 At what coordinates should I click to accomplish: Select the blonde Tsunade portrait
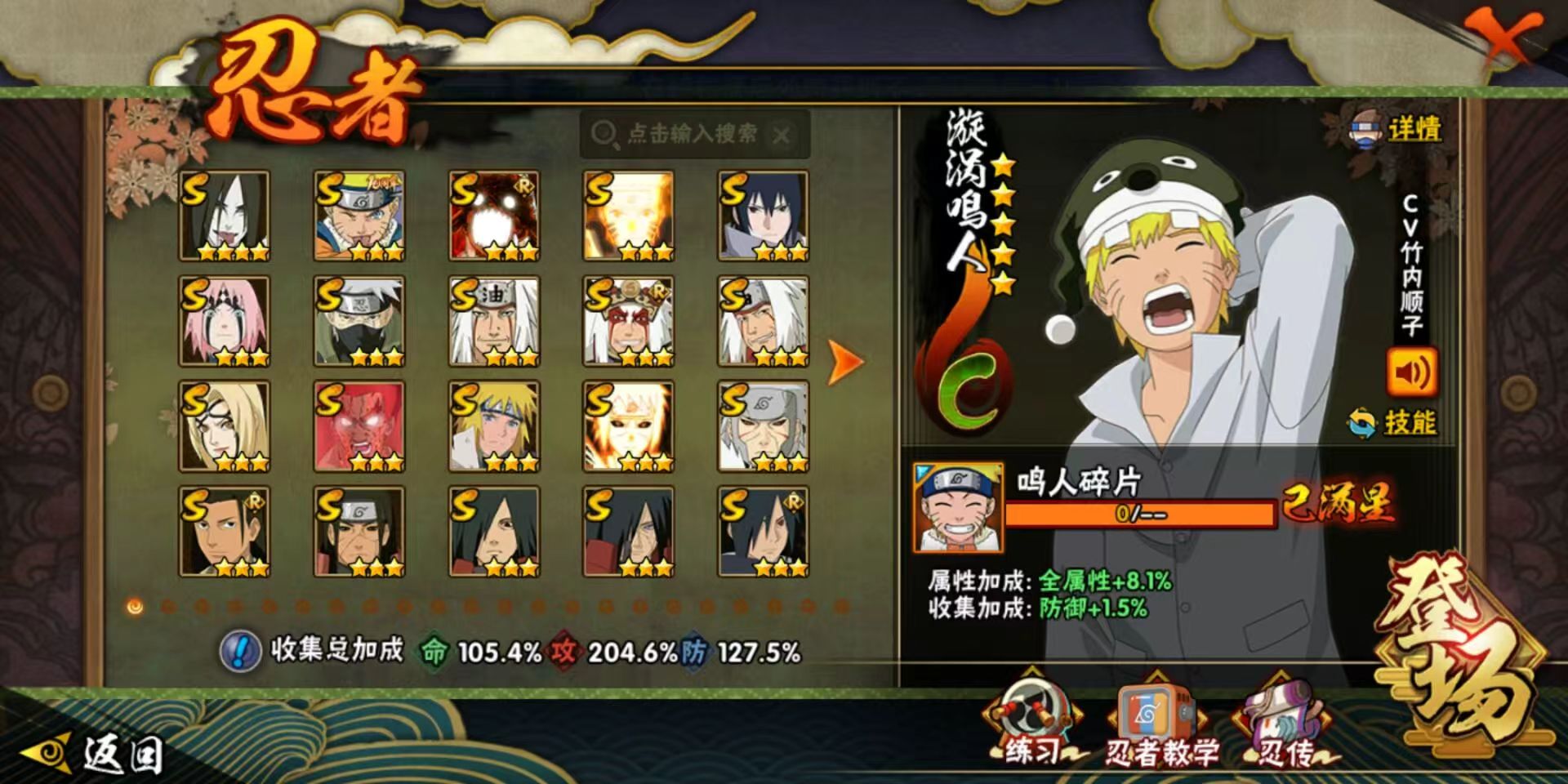[225, 426]
